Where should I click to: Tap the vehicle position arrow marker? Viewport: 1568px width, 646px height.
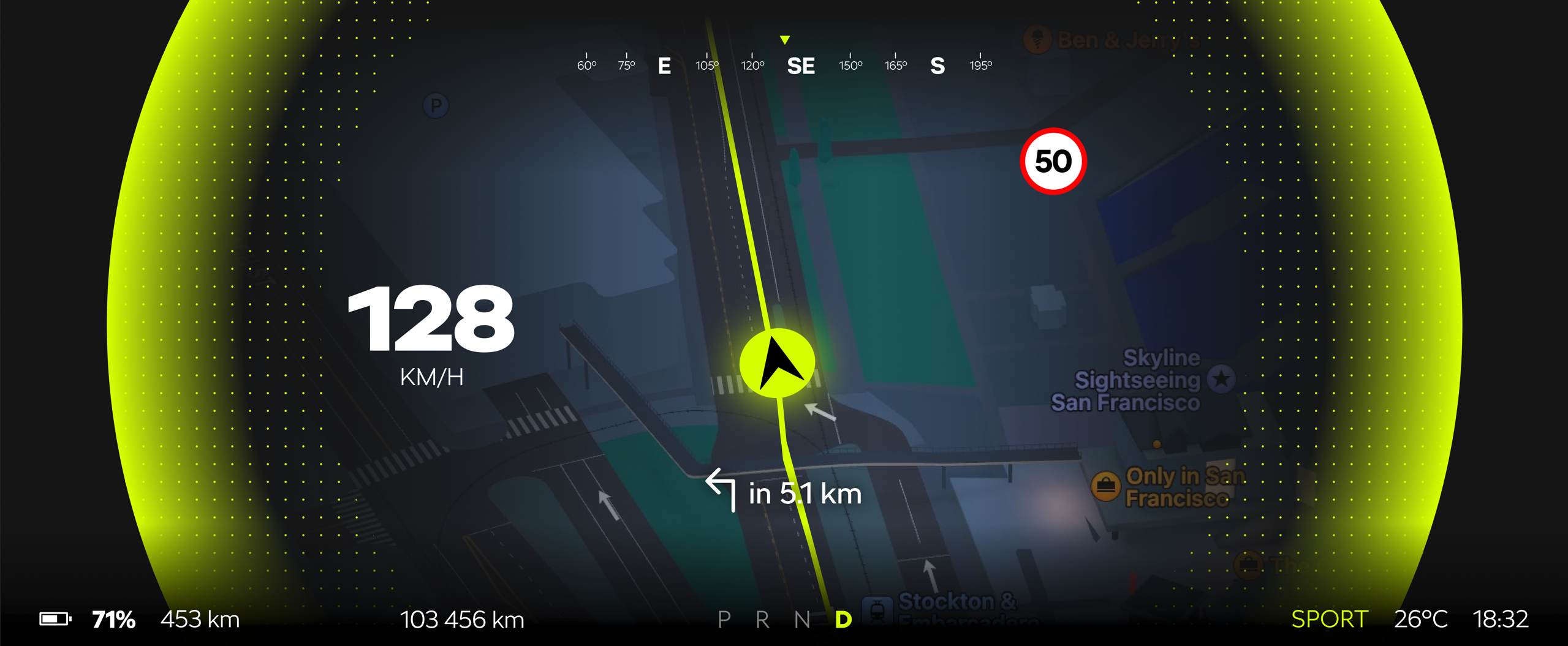coord(777,364)
